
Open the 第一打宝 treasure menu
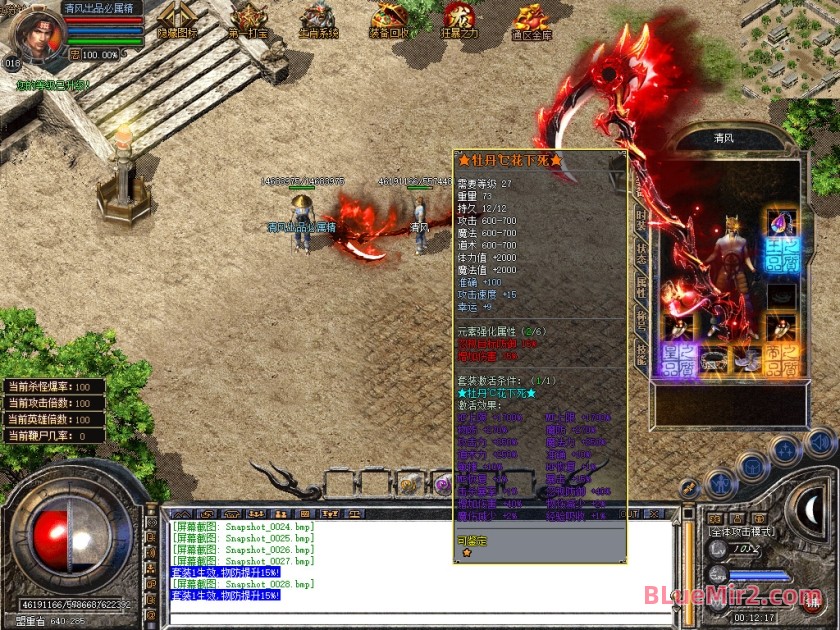coord(247,20)
